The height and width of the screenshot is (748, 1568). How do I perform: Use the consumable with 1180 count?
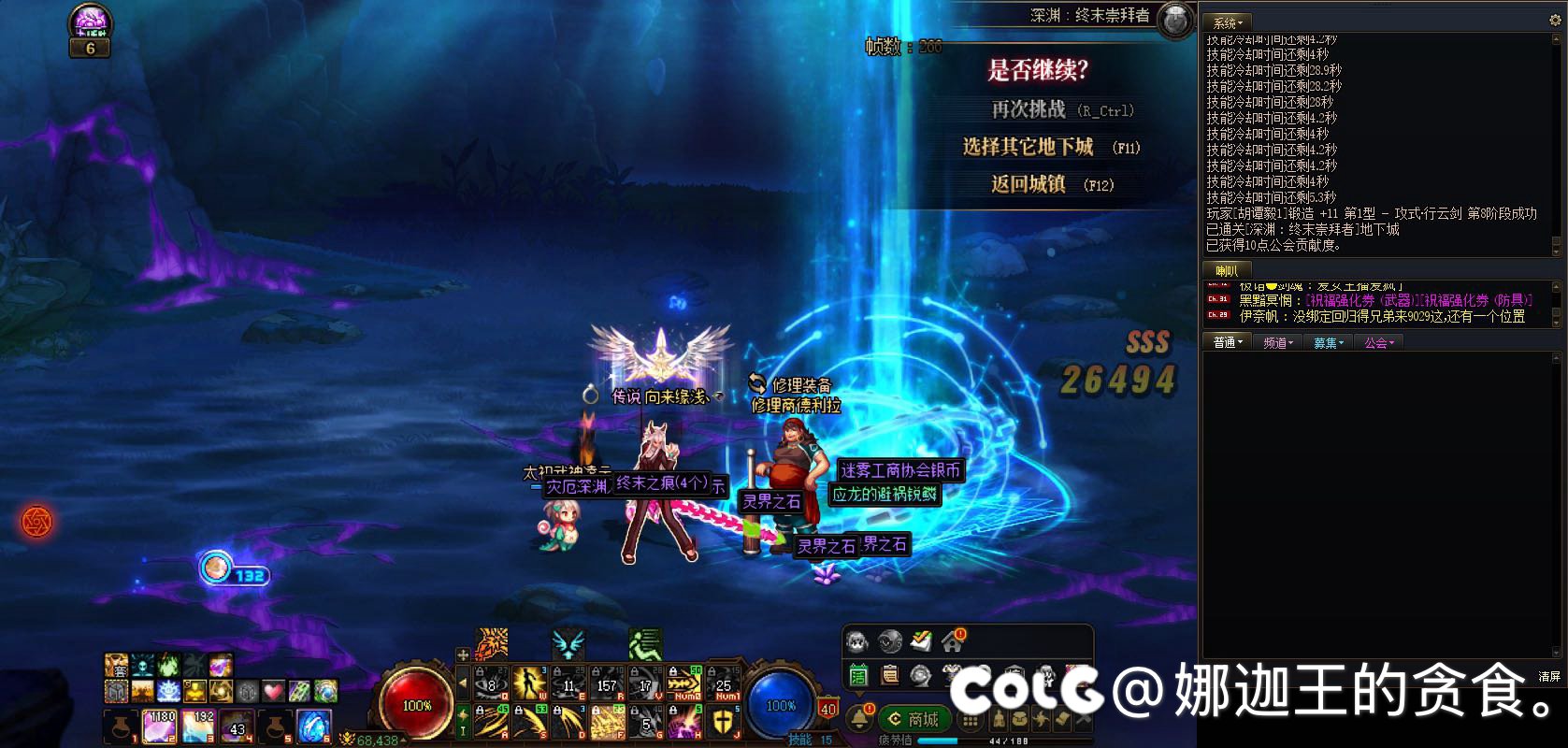pyautogui.click(x=160, y=726)
